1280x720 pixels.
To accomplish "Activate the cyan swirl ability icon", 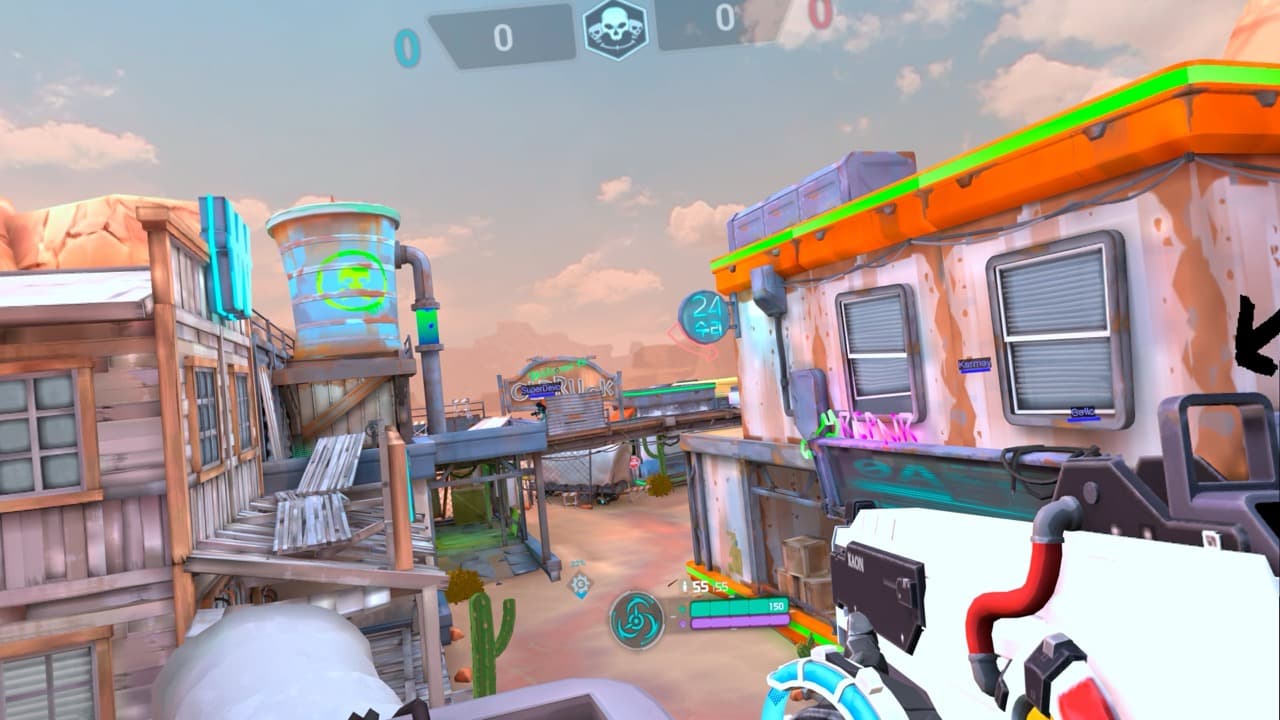I will pyautogui.click(x=637, y=619).
